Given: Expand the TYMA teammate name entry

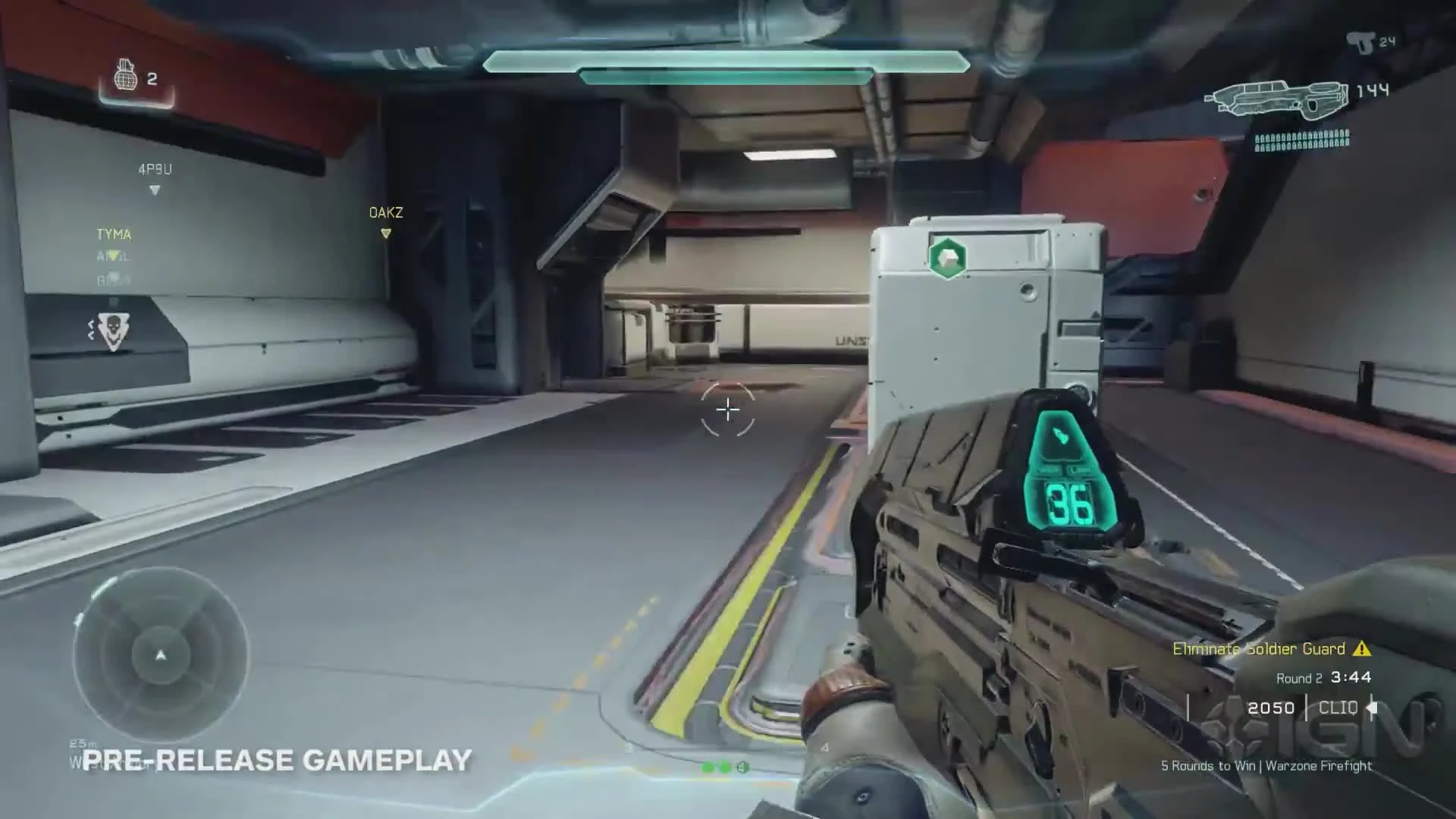Looking at the screenshot, I should 114,234.
